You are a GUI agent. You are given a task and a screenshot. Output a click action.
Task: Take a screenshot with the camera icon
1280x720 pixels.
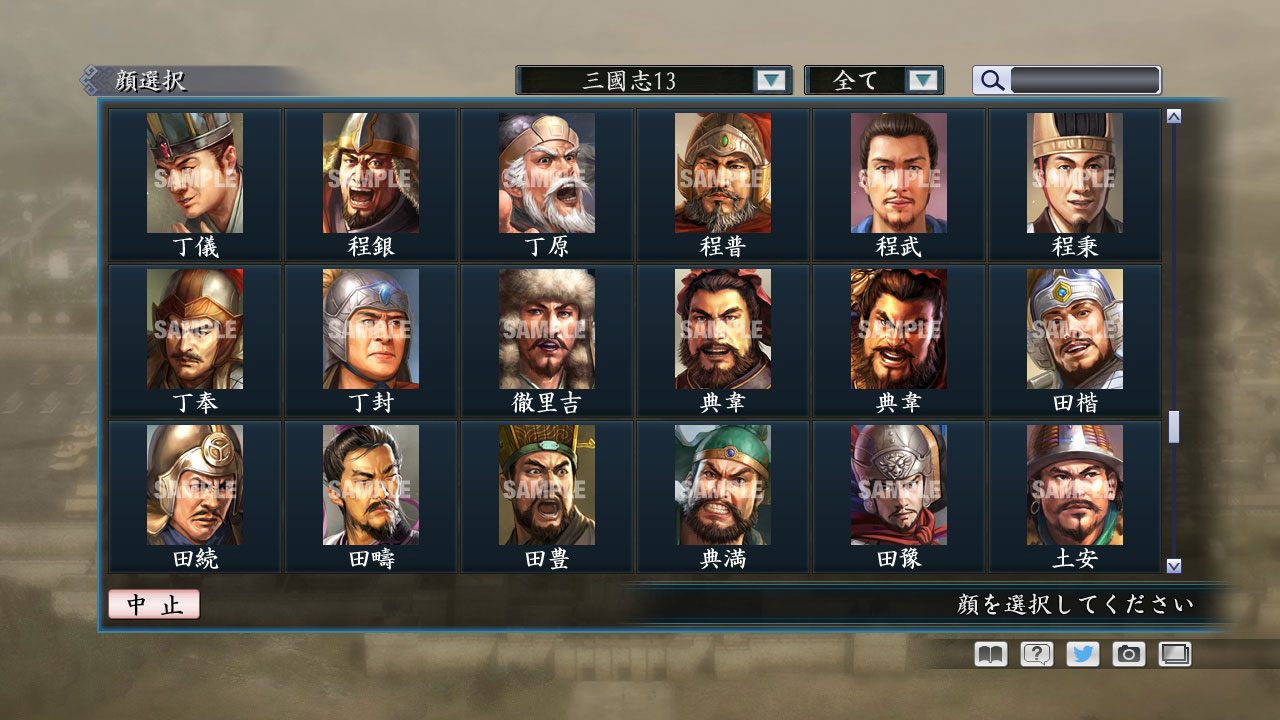click(x=1128, y=654)
